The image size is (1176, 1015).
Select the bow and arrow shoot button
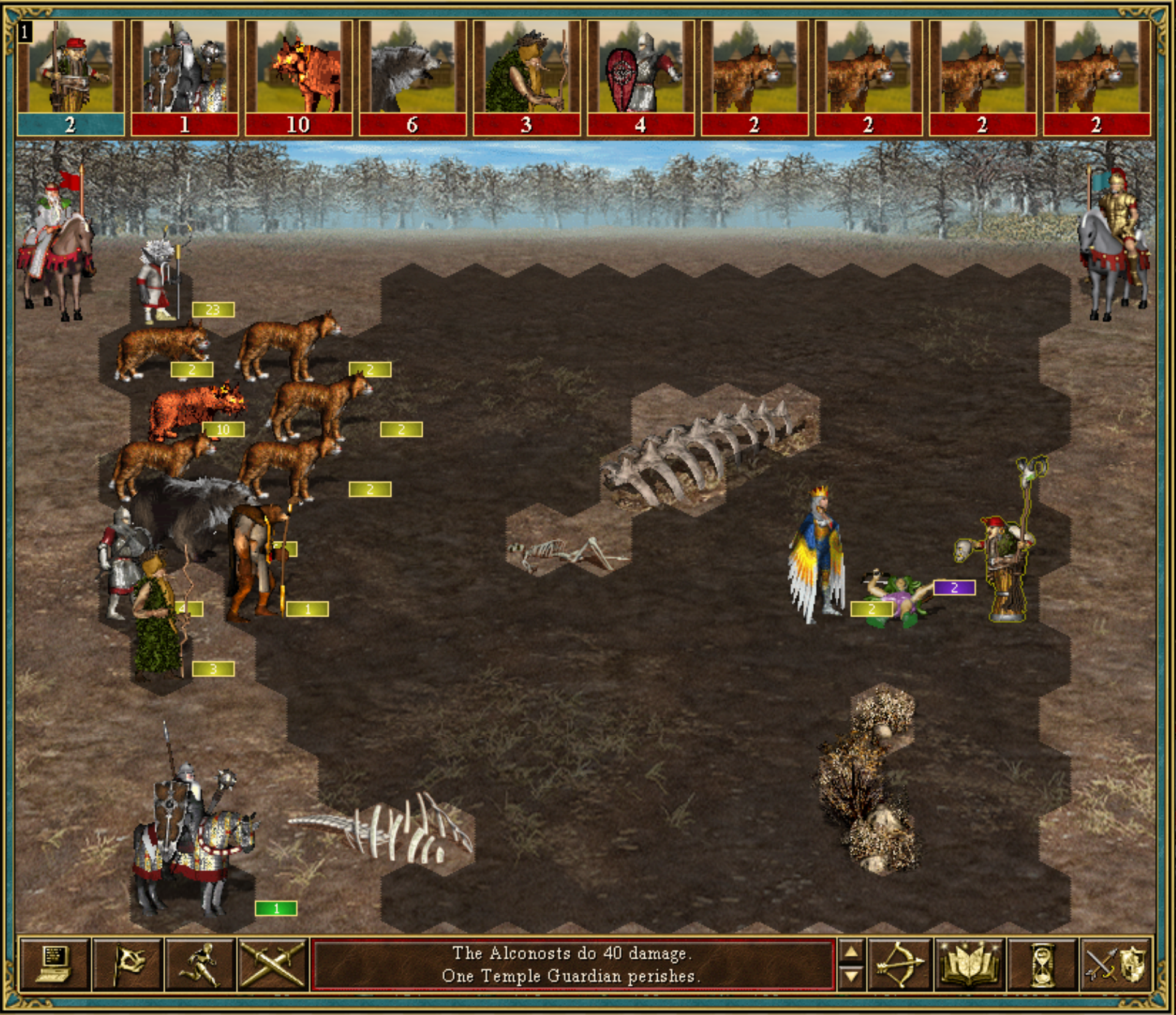point(899,965)
